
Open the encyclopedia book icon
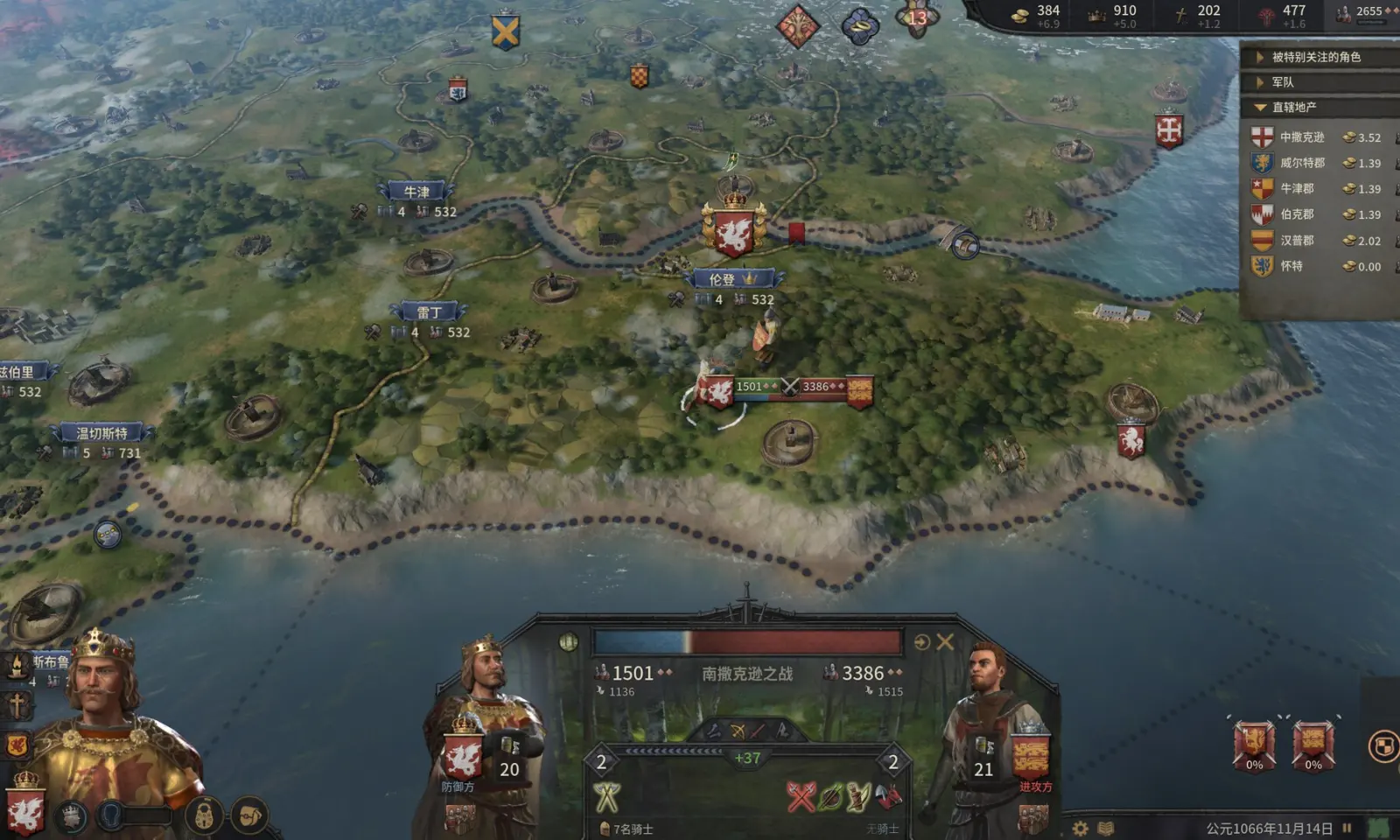[x=1106, y=828]
